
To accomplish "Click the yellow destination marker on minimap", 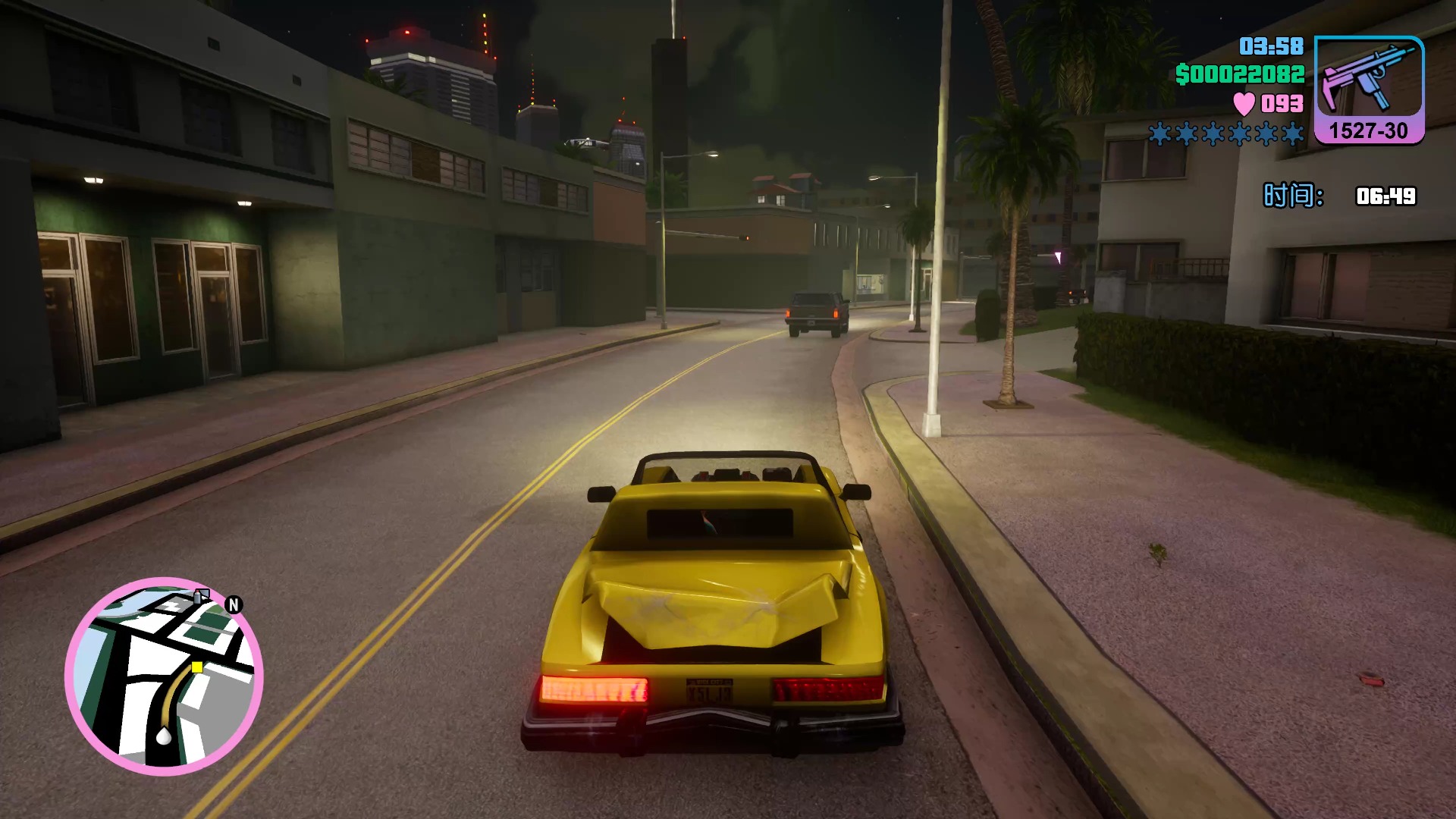I will coord(197,667).
